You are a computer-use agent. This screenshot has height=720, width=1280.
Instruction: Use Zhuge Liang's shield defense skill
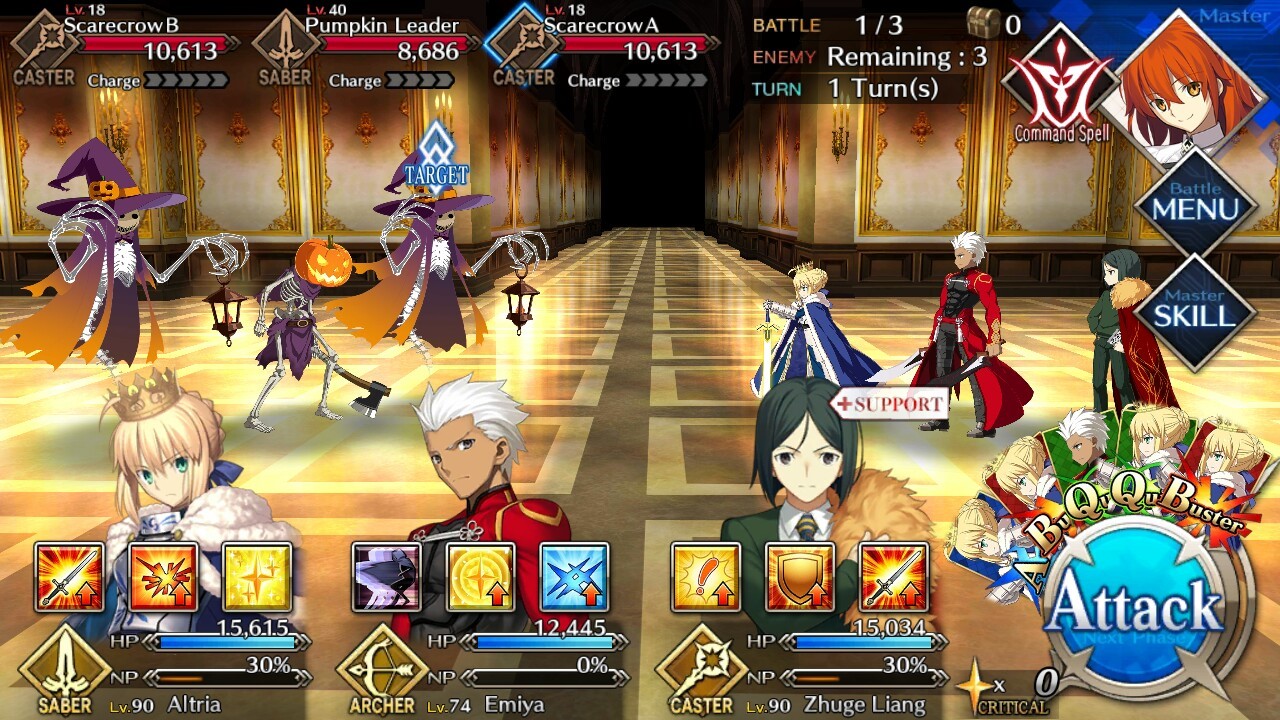click(800, 577)
